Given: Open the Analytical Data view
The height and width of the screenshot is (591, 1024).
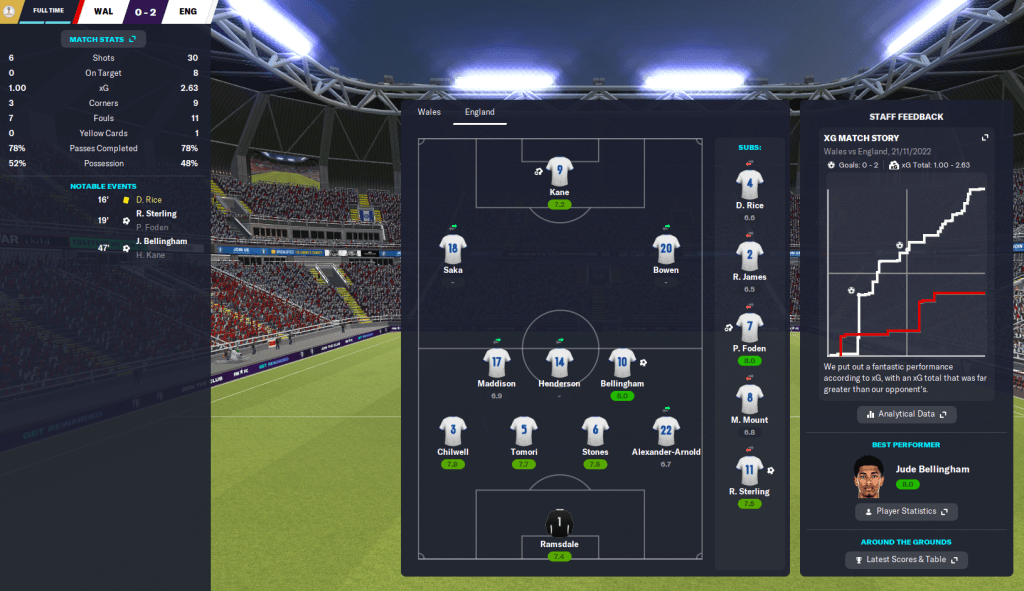Looking at the screenshot, I should [907, 414].
